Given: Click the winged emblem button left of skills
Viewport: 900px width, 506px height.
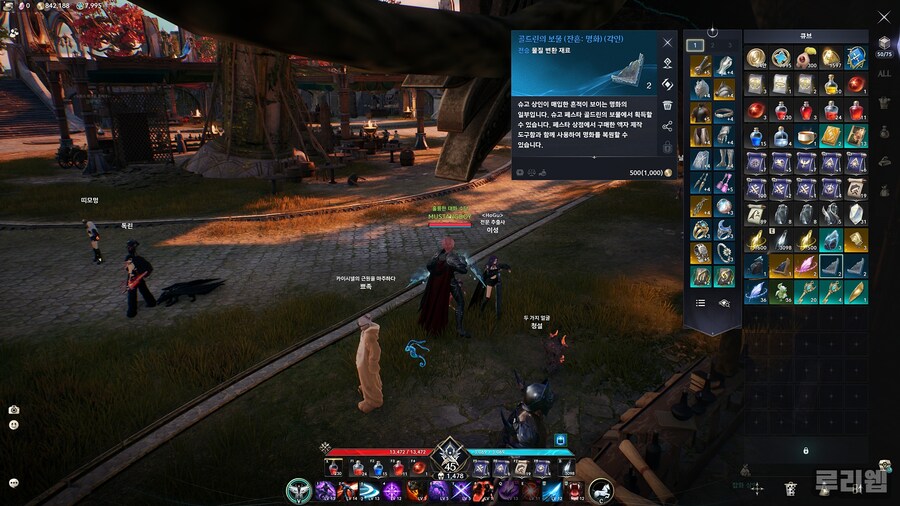Looking at the screenshot, I should 298,490.
